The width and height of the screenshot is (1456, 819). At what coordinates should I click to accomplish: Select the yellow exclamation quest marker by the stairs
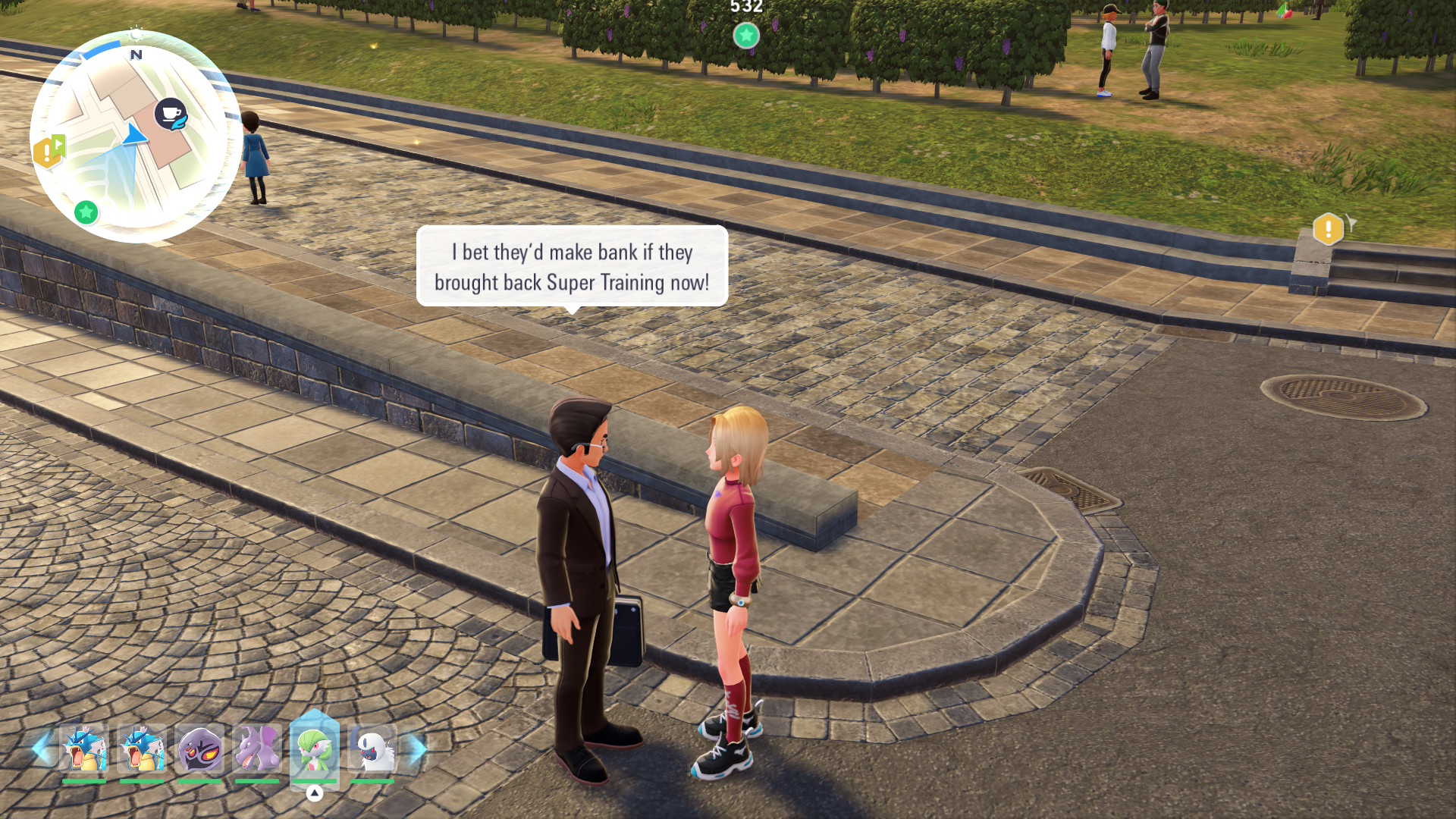pyautogui.click(x=1328, y=229)
